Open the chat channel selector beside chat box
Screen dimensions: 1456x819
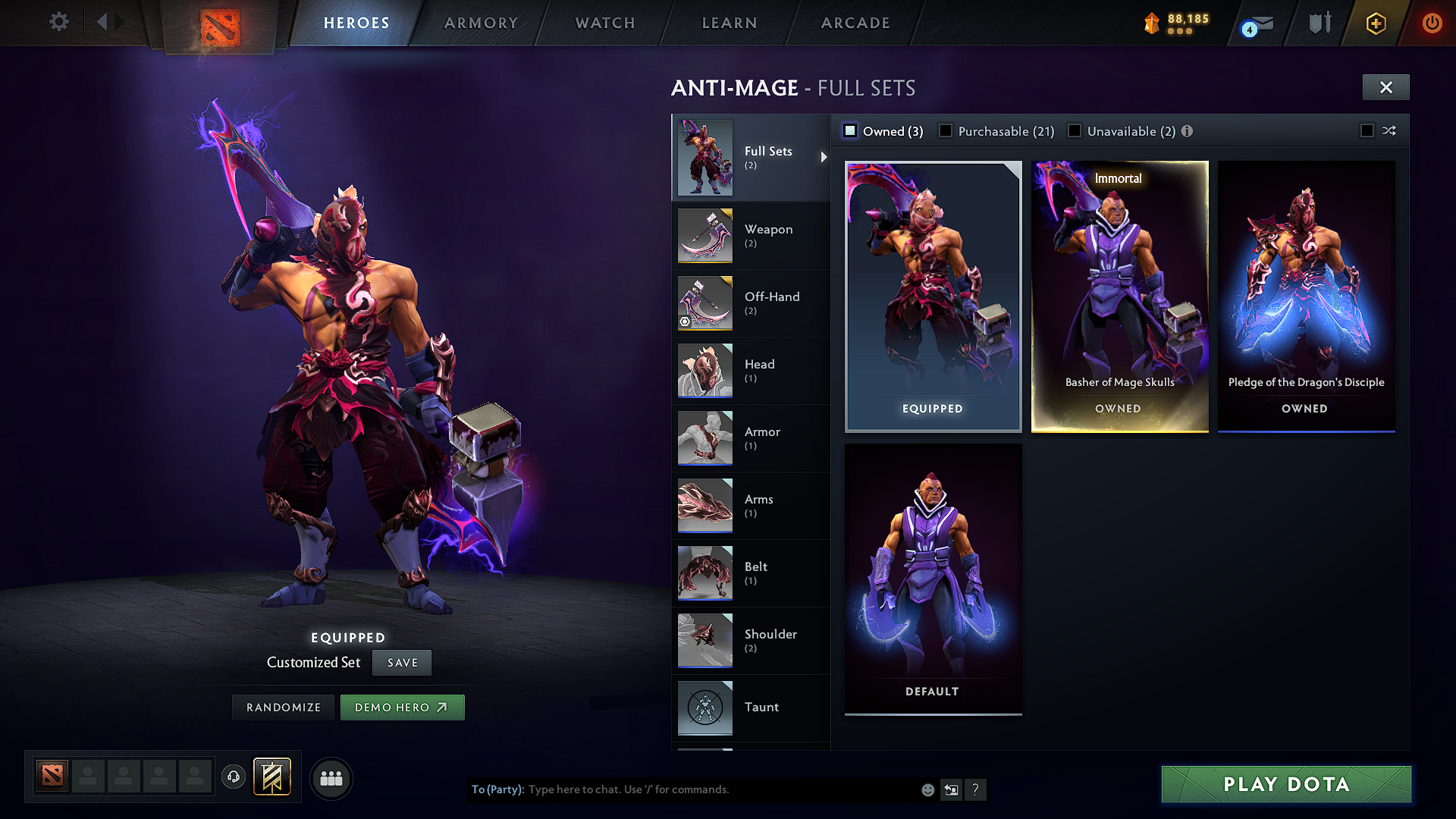pyautogui.click(x=952, y=789)
